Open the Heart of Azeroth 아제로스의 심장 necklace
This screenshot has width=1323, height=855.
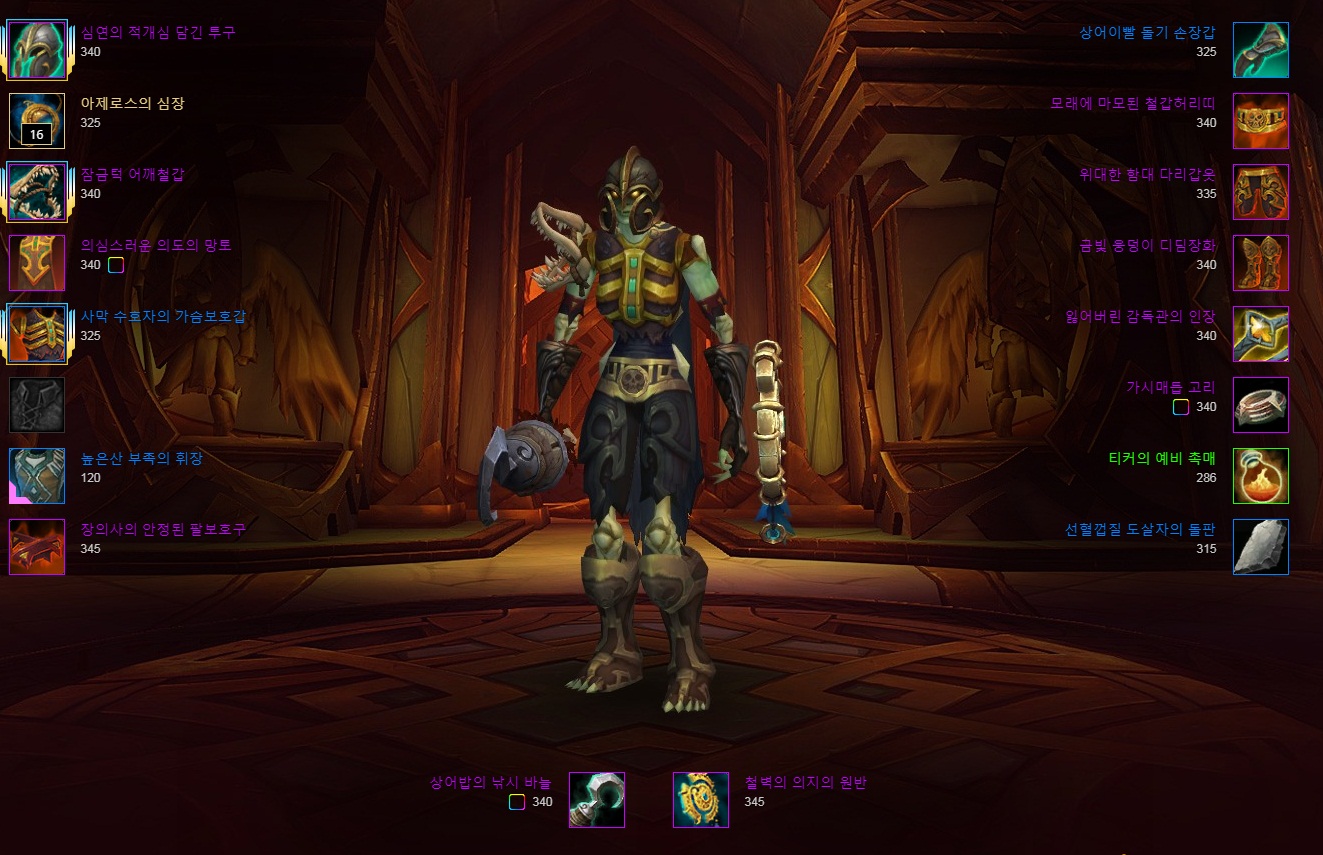37,121
